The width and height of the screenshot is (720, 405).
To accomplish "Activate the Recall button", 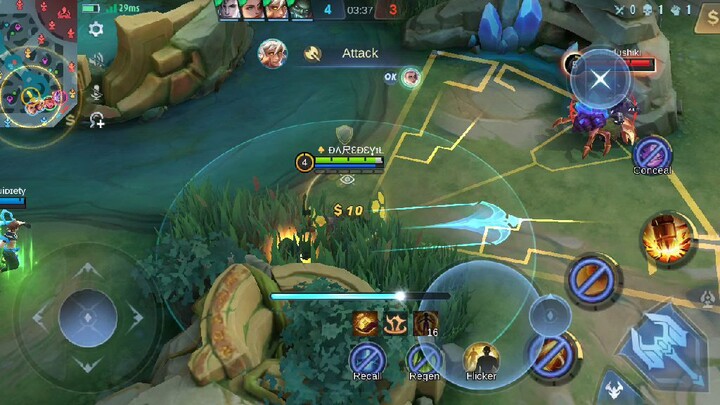I will 367,359.
